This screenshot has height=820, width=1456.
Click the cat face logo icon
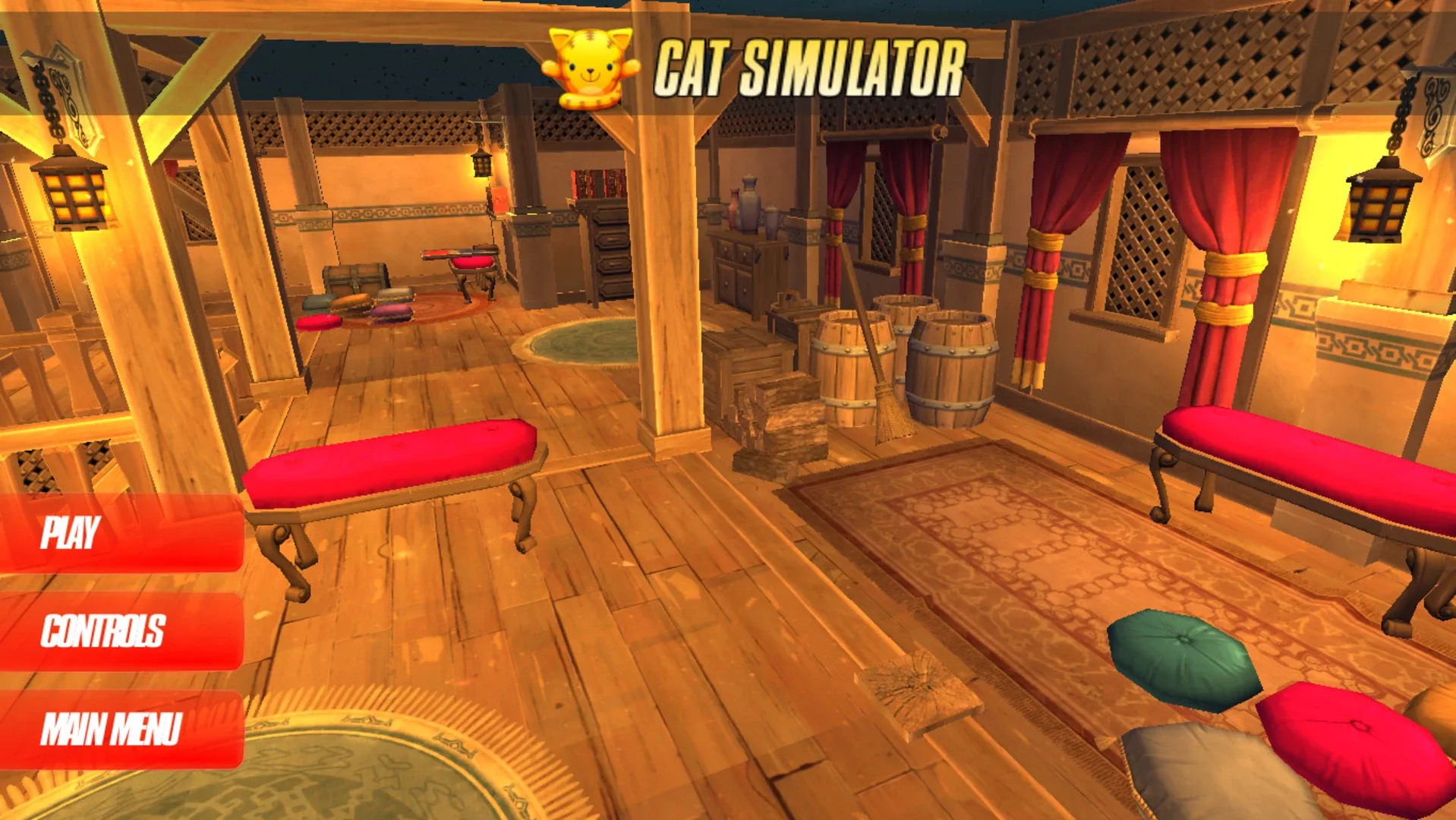[x=588, y=67]
